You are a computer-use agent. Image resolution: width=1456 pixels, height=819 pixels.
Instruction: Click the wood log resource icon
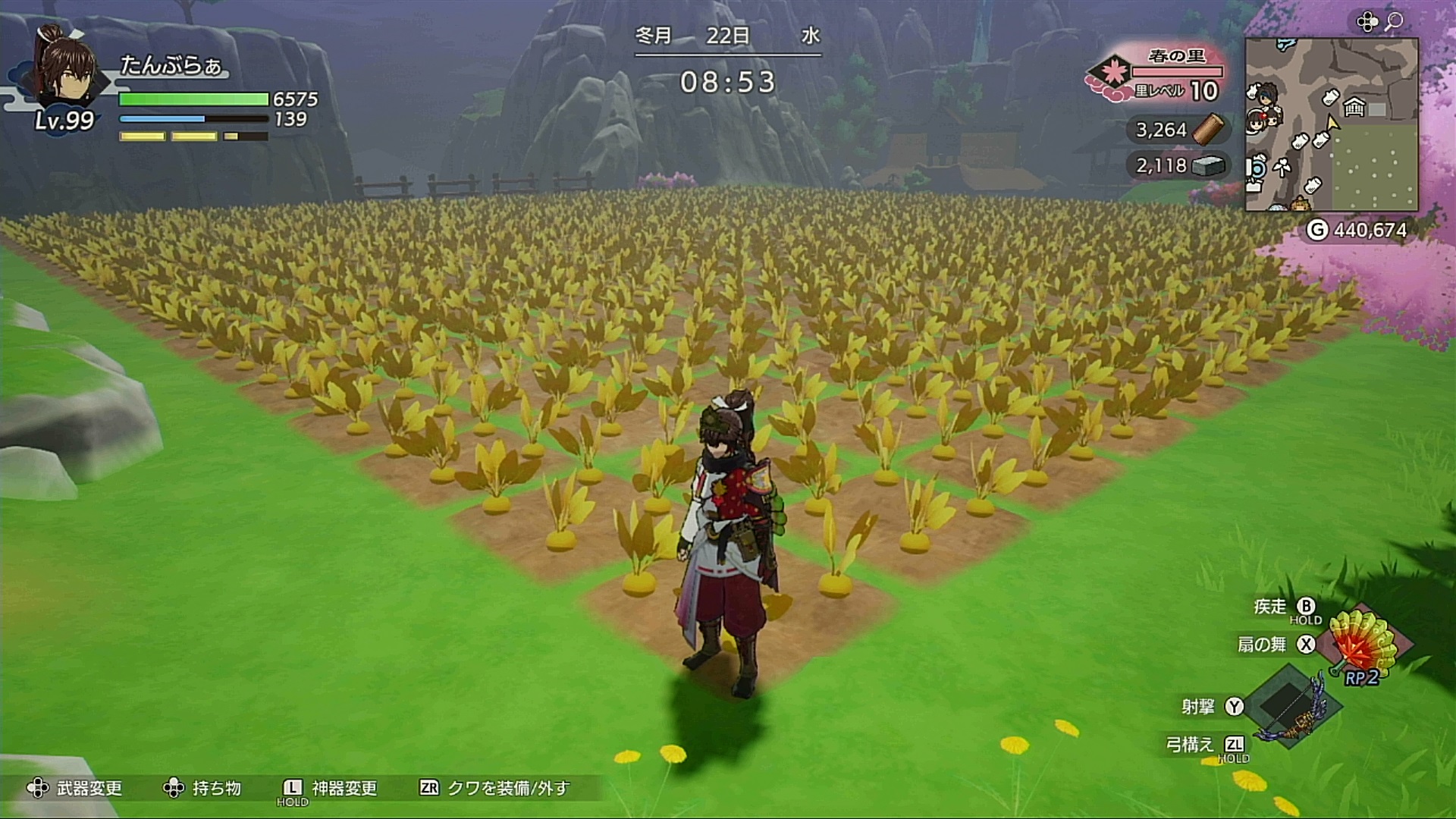[1209, 130]
